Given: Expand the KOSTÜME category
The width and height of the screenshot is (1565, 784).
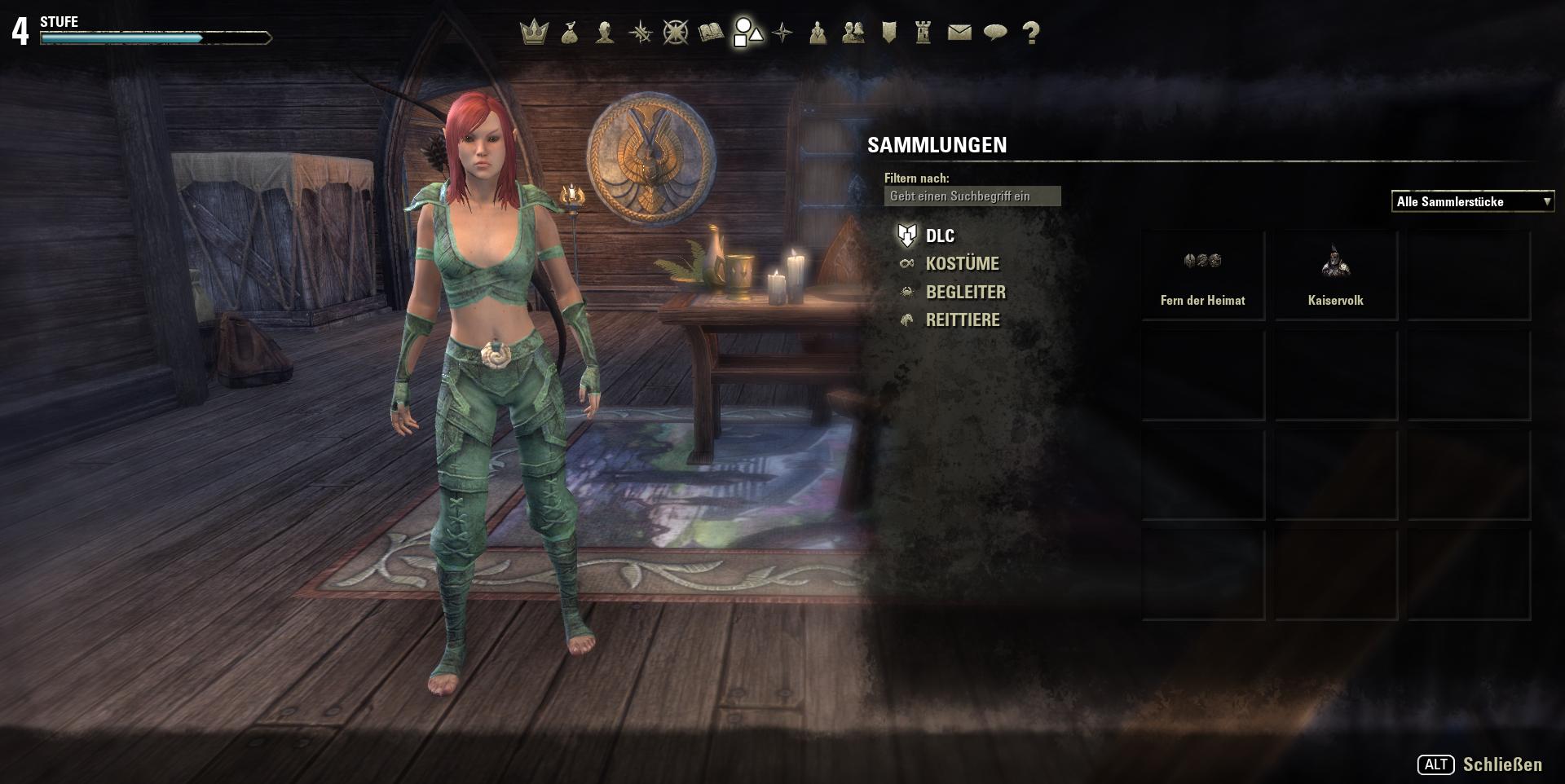Looking at the screenshot, I should pyautogui.click(x=963, y=263).
